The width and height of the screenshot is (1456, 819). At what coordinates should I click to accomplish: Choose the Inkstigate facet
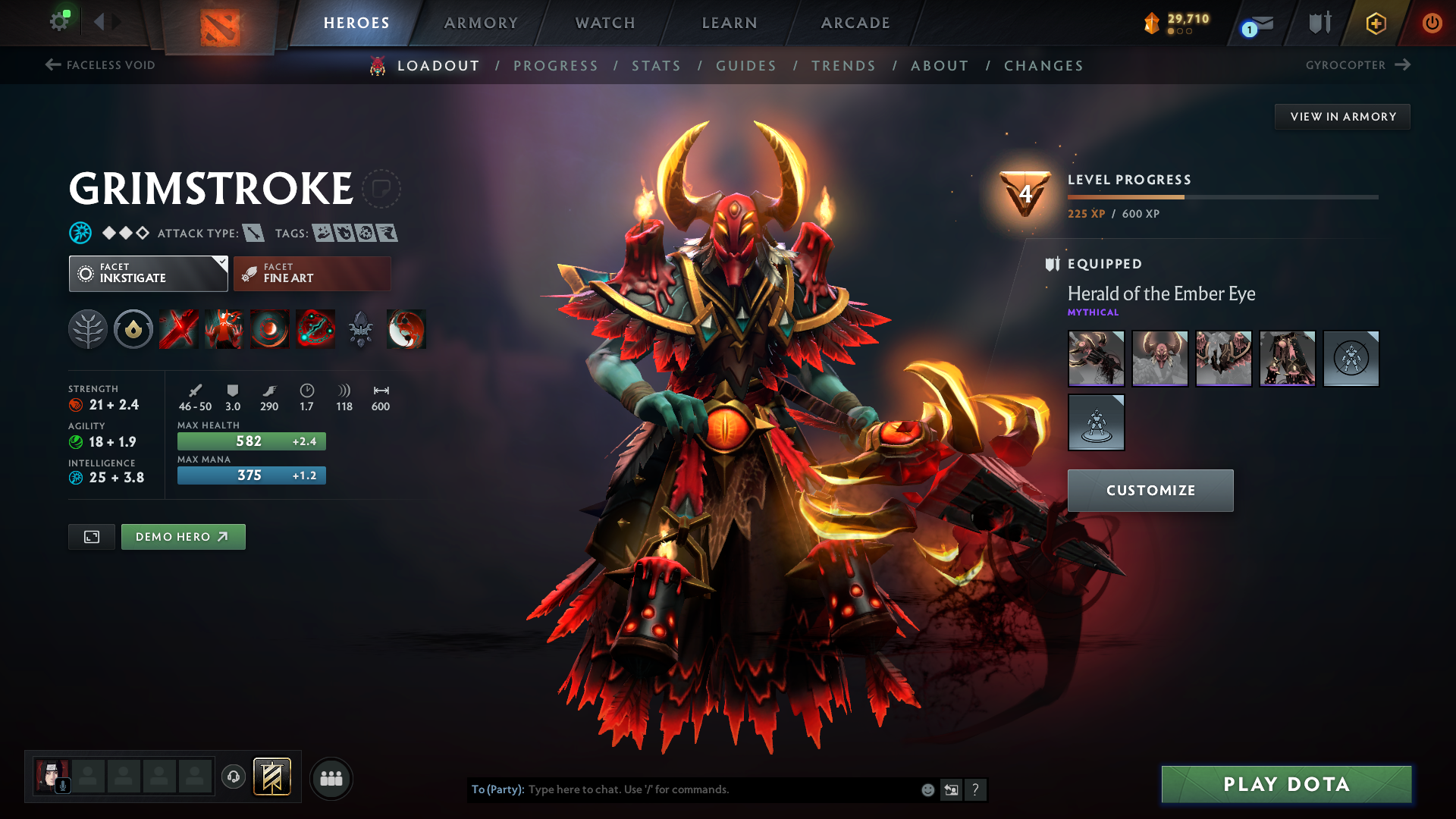[x=148, y=273]
